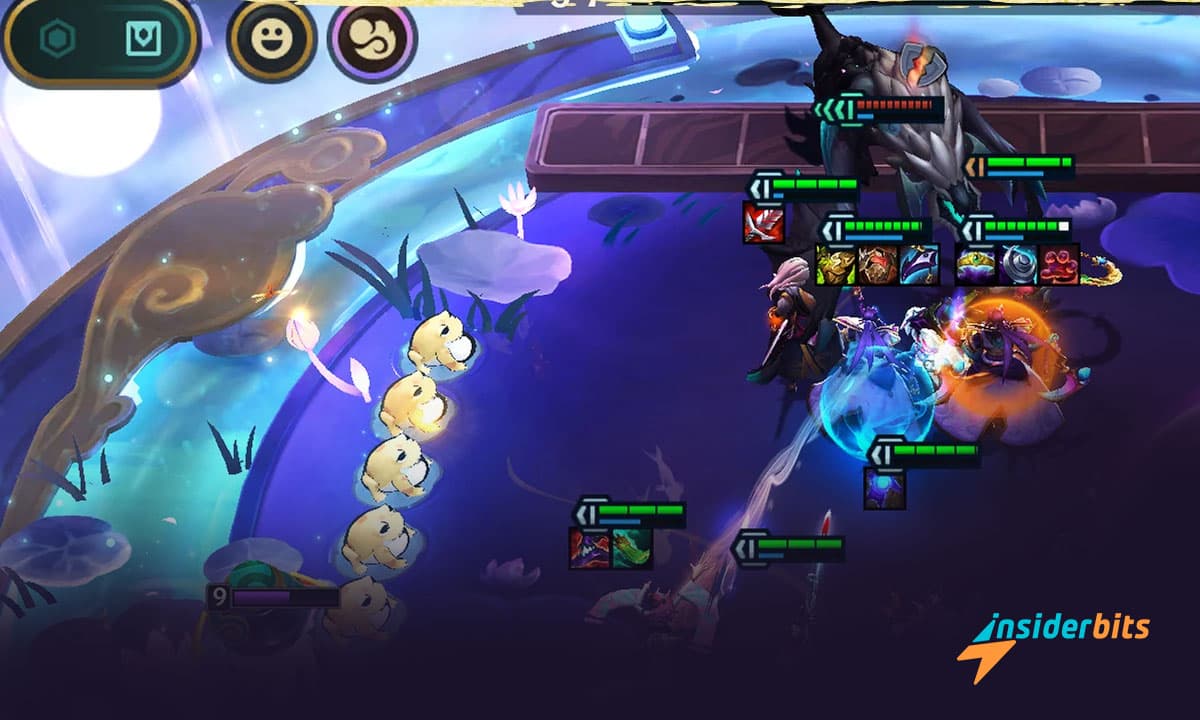
Task: Select the hexagon icon in the toggle
Action: point(57,40)
